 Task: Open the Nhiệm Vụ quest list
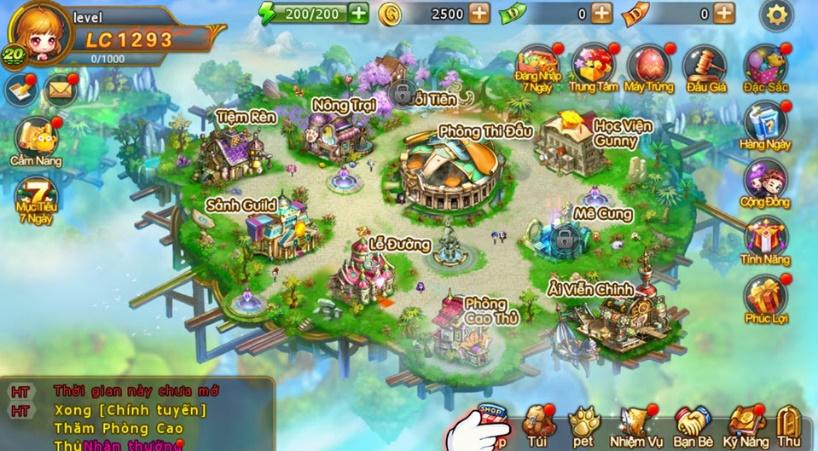634,425
